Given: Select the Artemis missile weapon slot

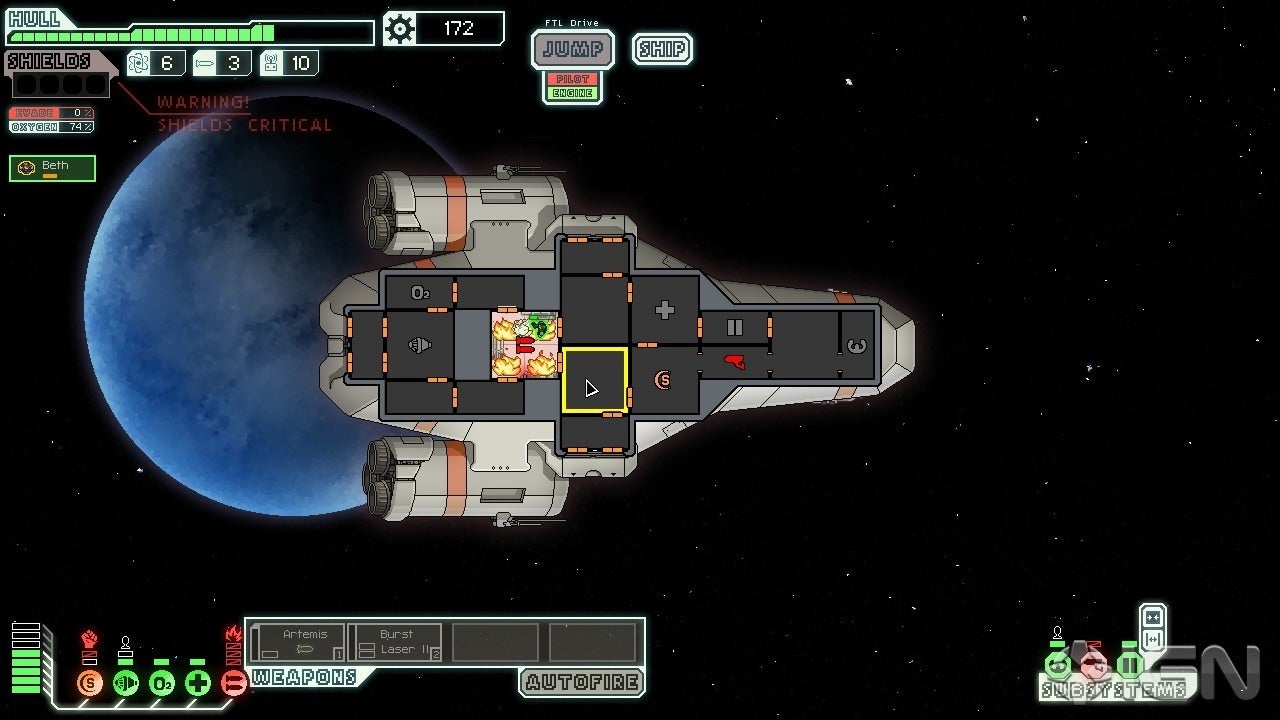Looking at the screenshot, I should coord(297,642).
